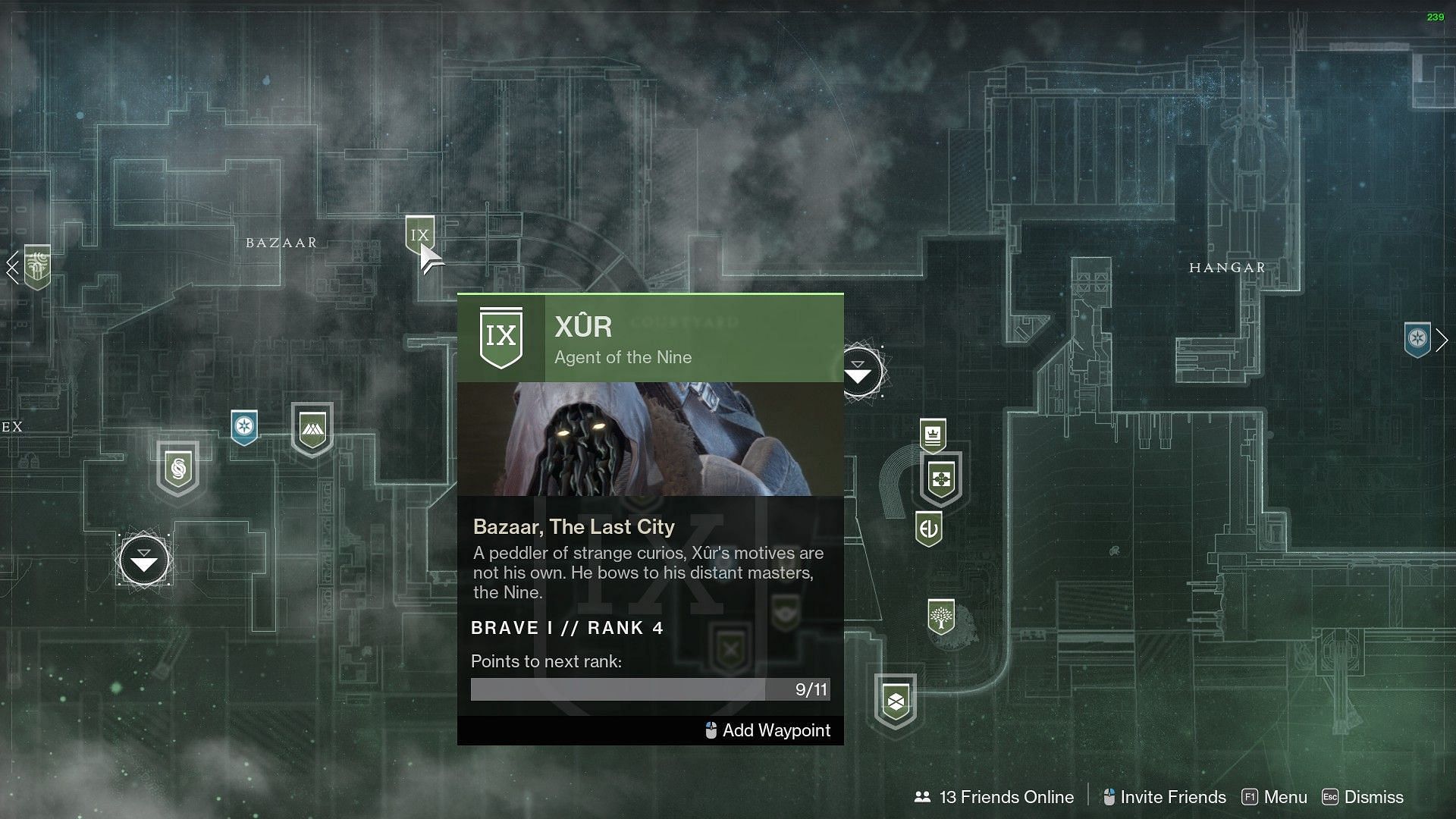Image resolution: width=1456 pixels, height=819 pixels.
Task: Click the crown vendor marker
Action: pos(933,436)
